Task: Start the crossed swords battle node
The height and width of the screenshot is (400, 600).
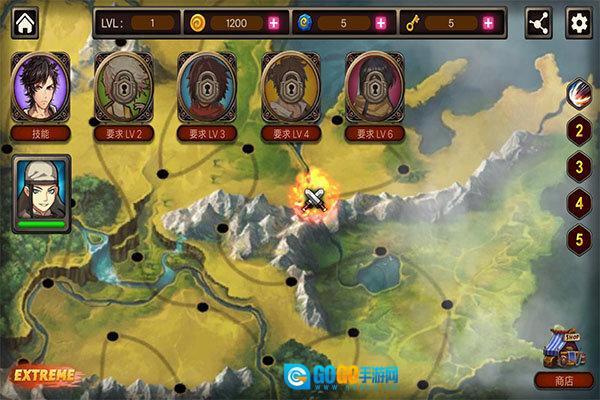Action: pos(315,197)
